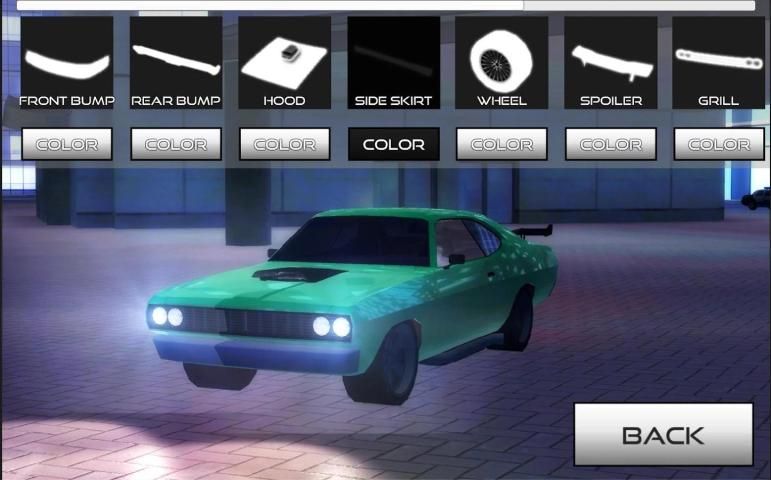Change the Grill color
This screenshot has height=480, width=771.
coord(718,144)
